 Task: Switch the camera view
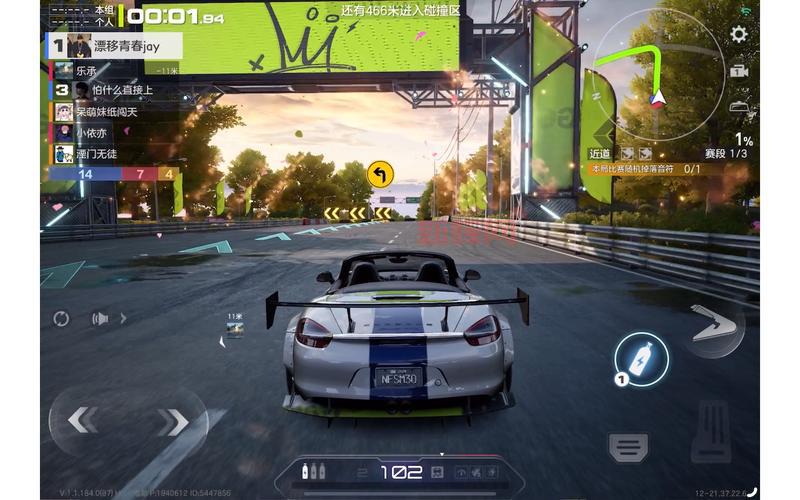[x=739, y=71]
